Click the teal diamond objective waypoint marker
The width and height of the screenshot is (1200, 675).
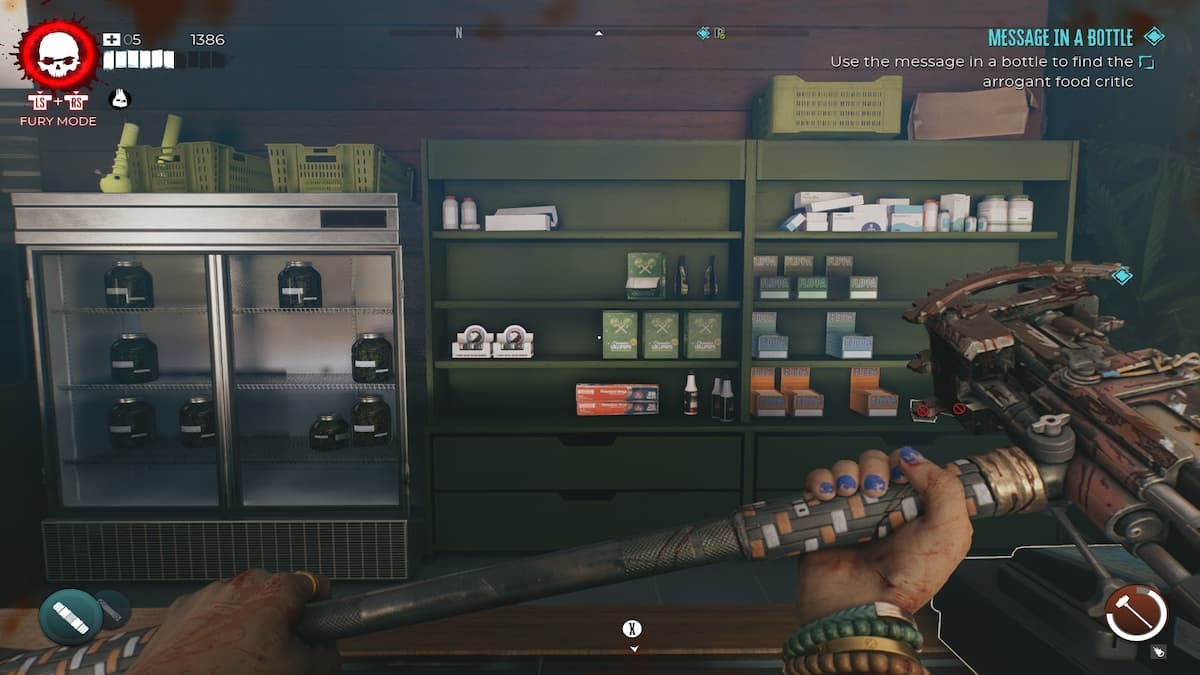click(1122, 276)
